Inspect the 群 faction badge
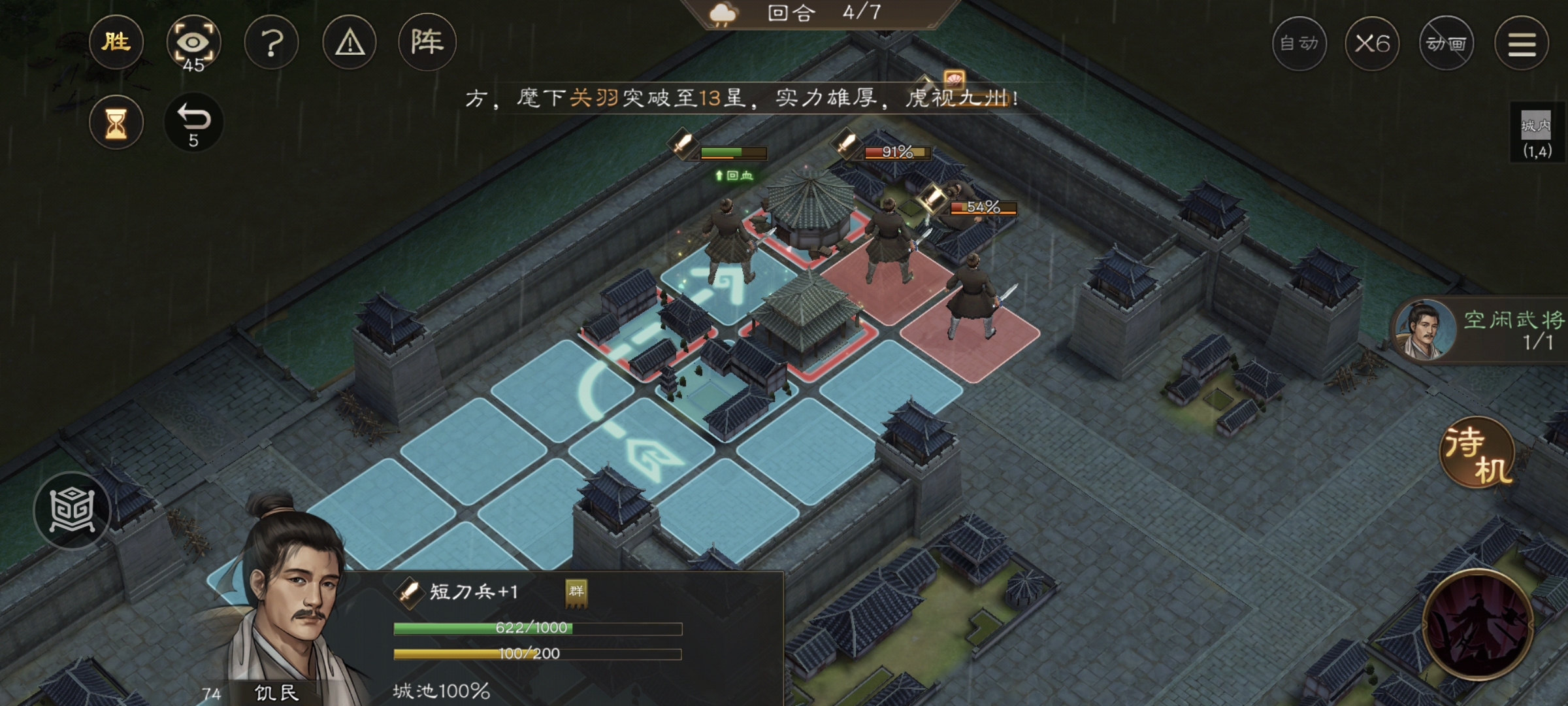 (x=576, y=592)
